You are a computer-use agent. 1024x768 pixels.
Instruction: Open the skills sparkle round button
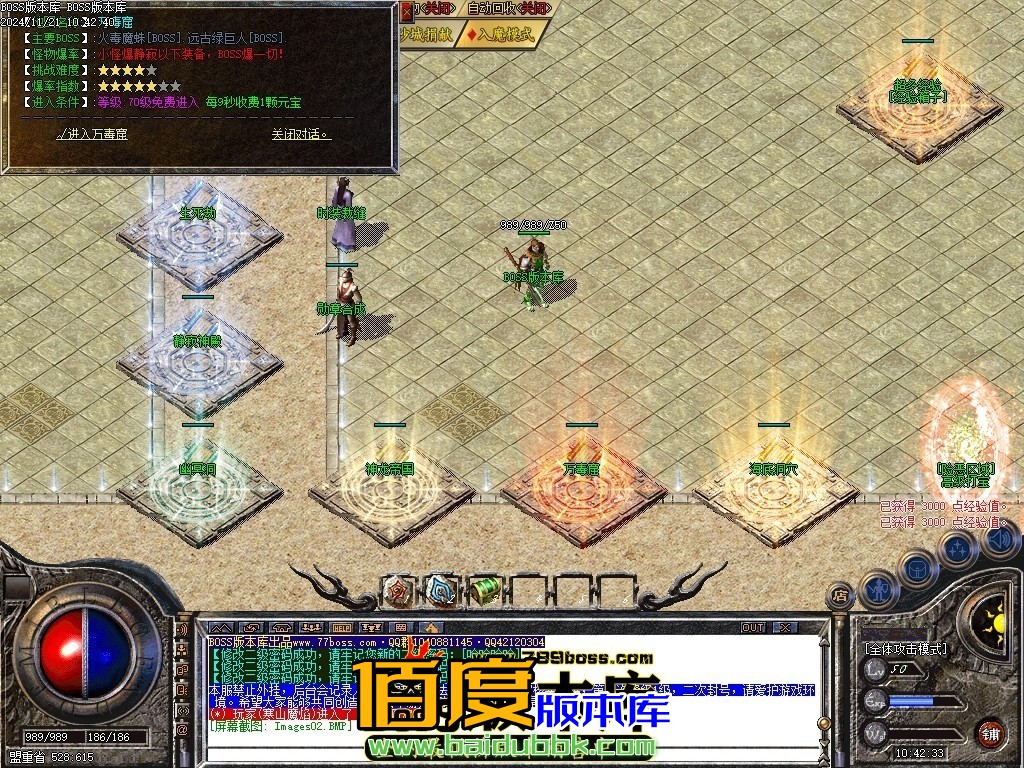tap(958, 549)
